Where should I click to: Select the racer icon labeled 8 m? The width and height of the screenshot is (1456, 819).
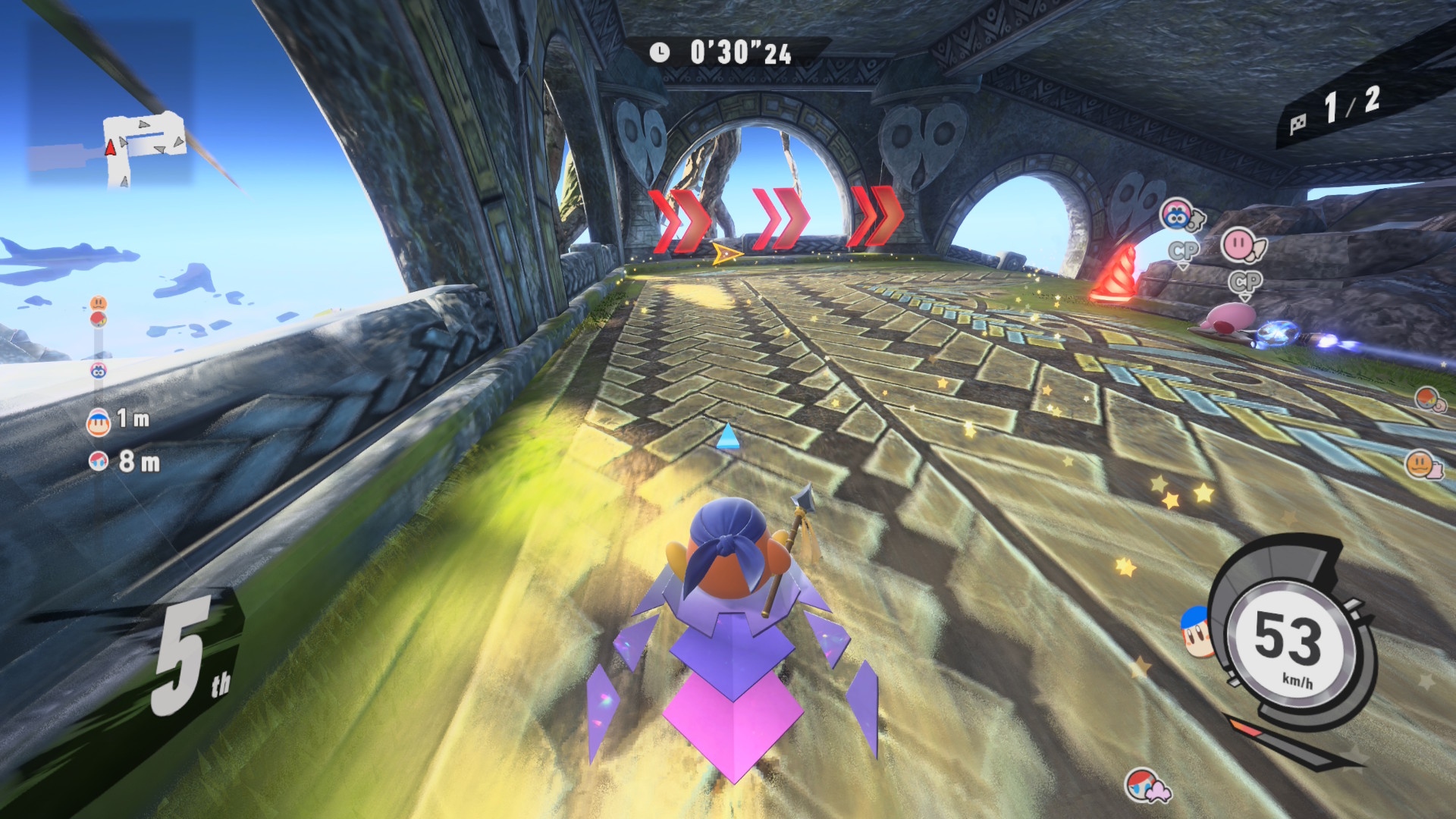pos(99,460)
